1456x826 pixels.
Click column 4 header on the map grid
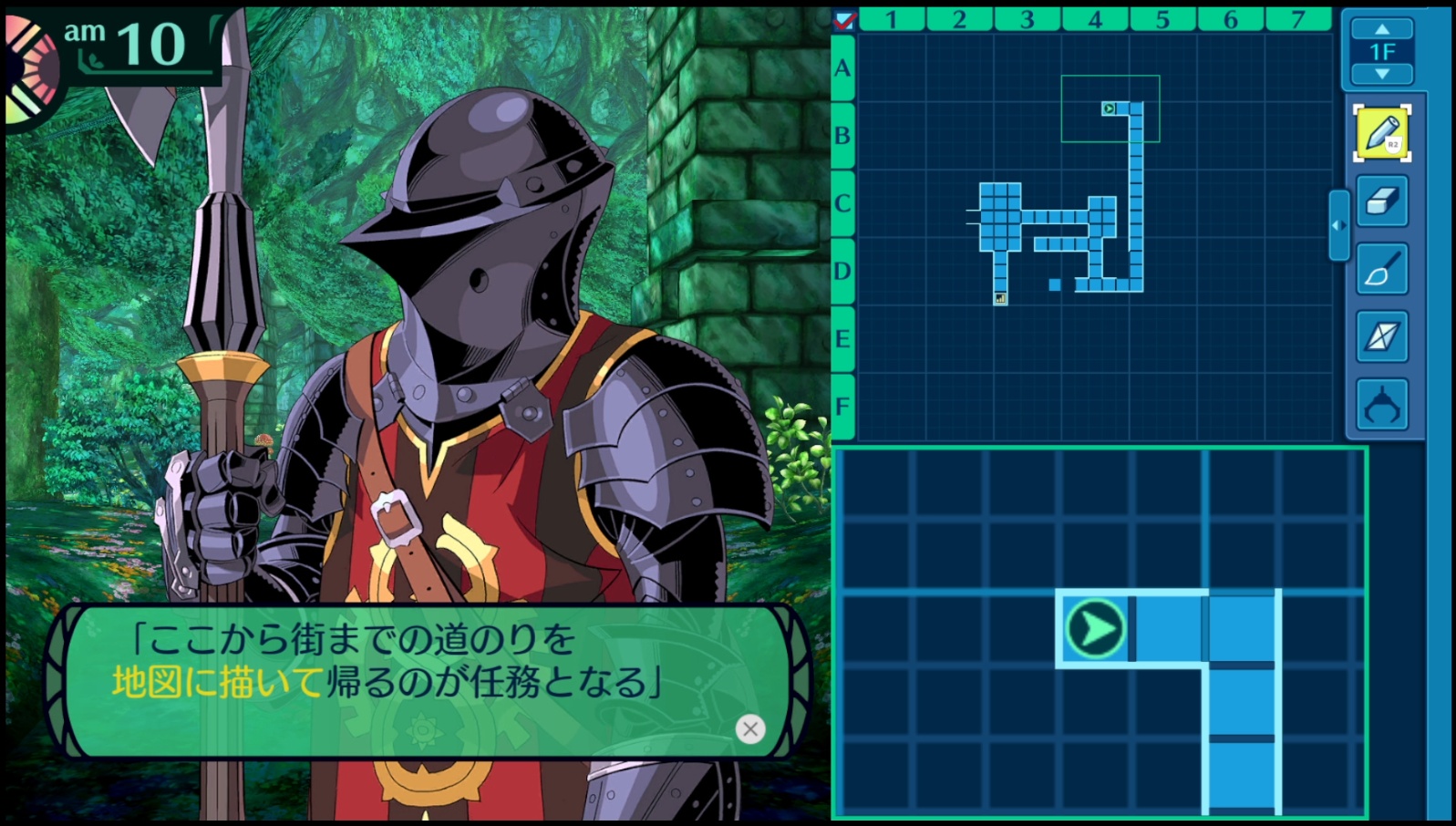coord(1095,19)
